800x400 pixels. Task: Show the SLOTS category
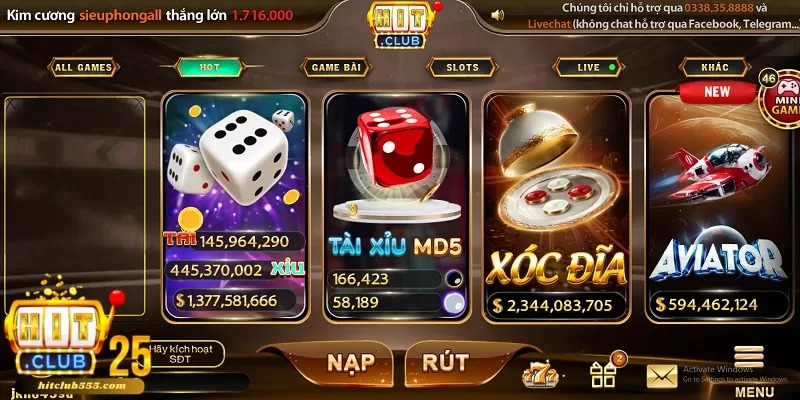coord(462,68)
